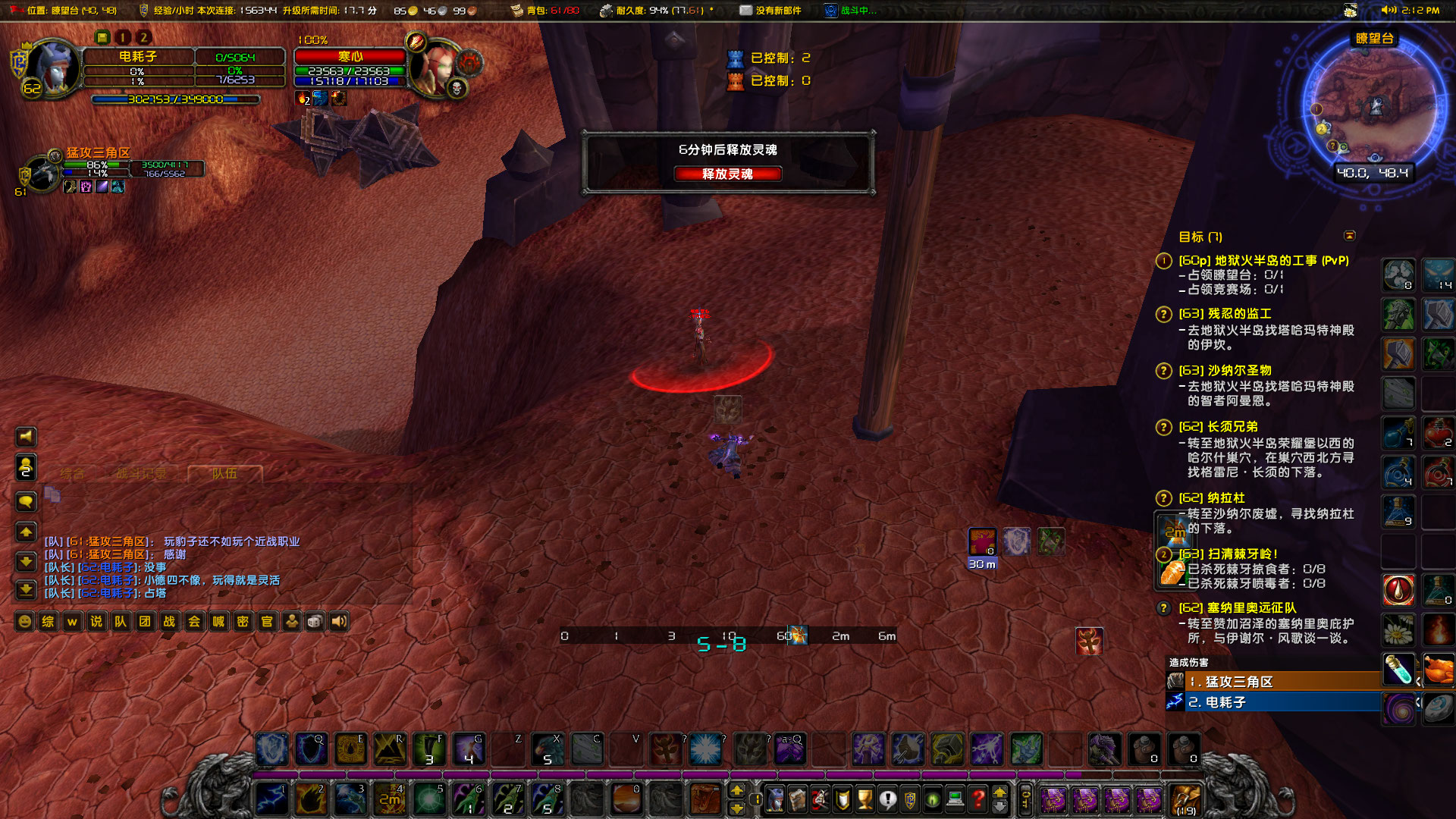Viewport: 1456px width, 819px height.
Task: Open the main menu computer icon
Action: click(x=954, y=800)
